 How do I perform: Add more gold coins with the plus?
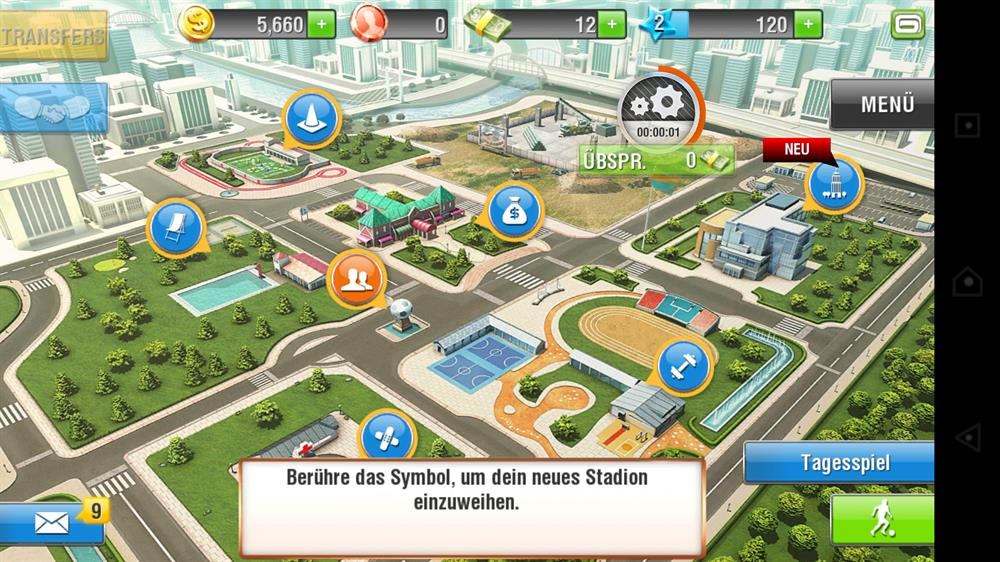(x=321, y=25)
